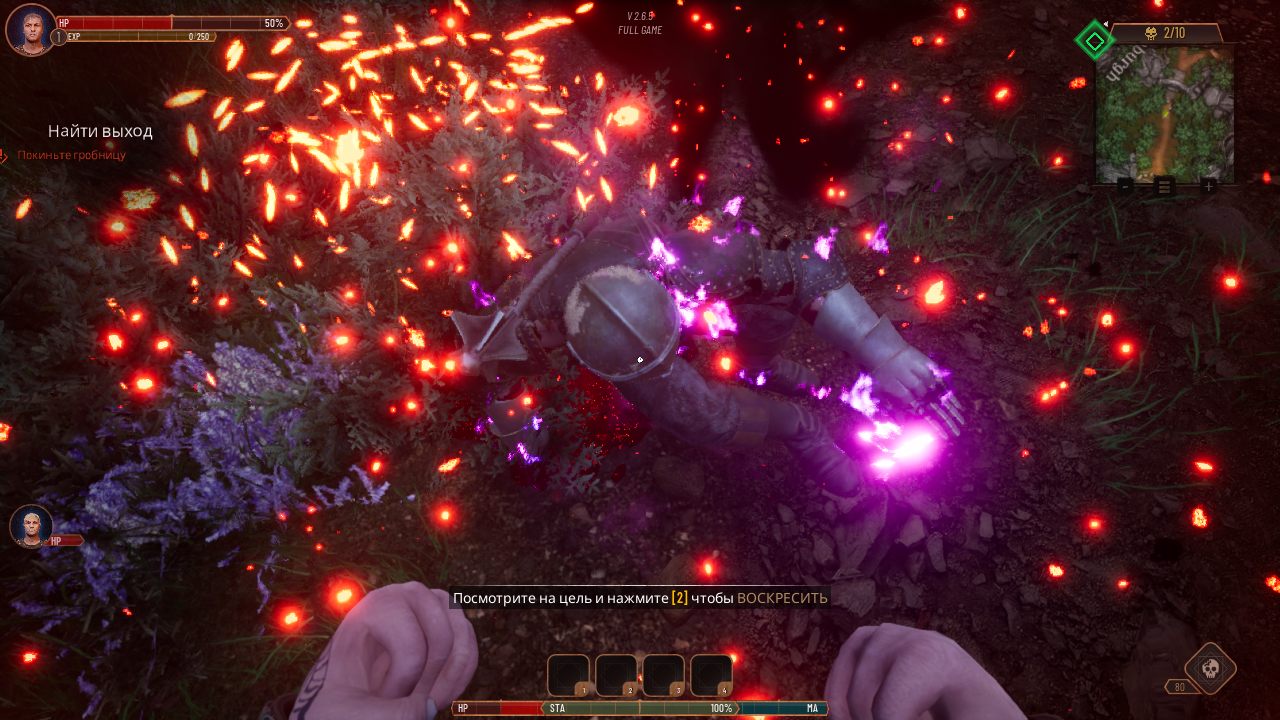The image size is (1280, 720).
Task: Open the minimap menu with the three-line button
Action: [x=1165, y=186]
